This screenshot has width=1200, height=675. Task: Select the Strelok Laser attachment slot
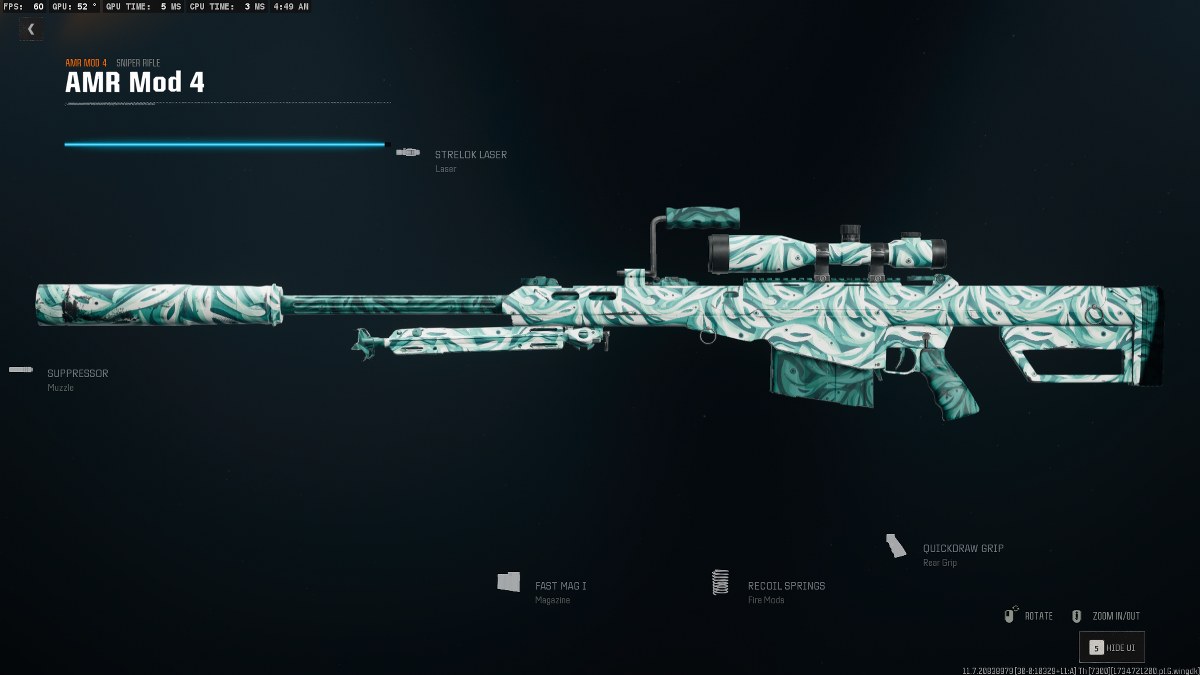pos(469,155)
